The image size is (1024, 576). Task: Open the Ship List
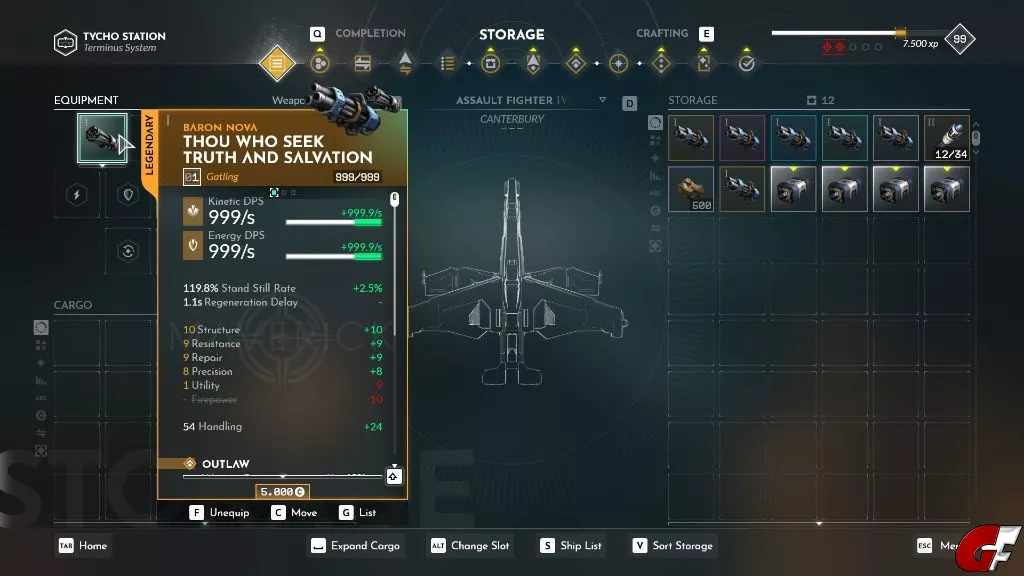[571, 546]
